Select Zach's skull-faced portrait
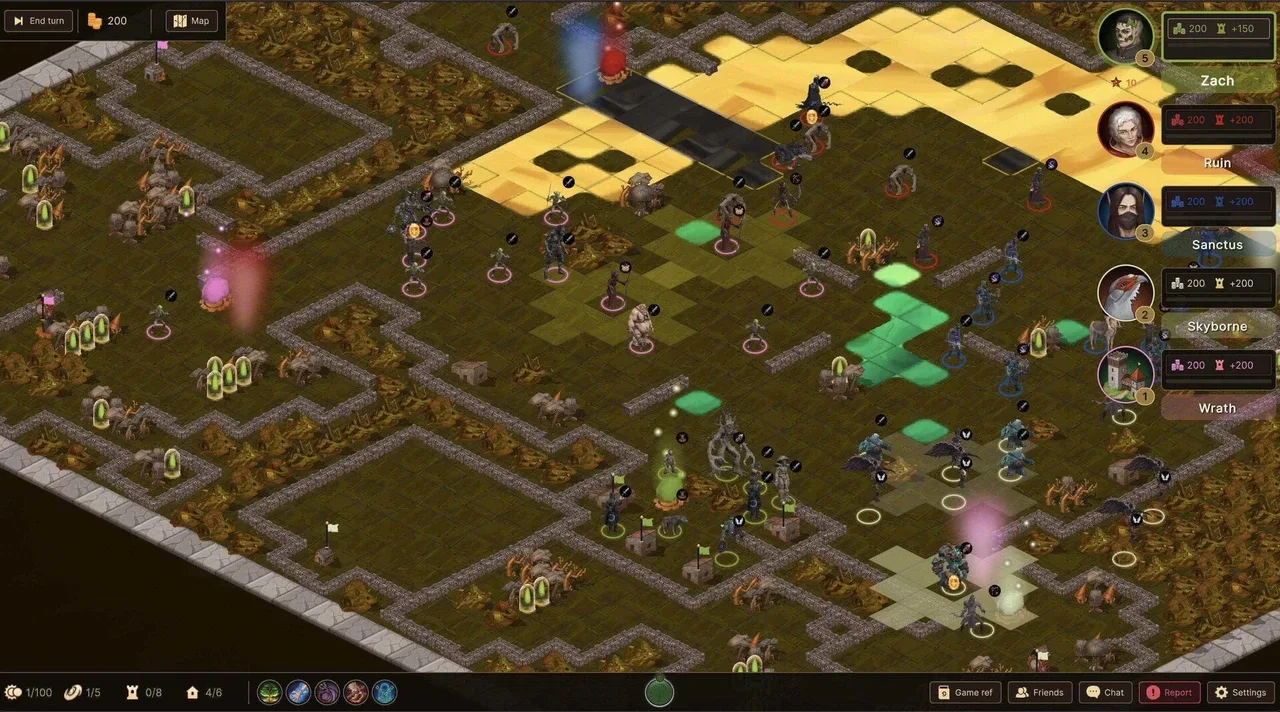1280x712 pixels. pyautogui.click(x=1125, y=36)
